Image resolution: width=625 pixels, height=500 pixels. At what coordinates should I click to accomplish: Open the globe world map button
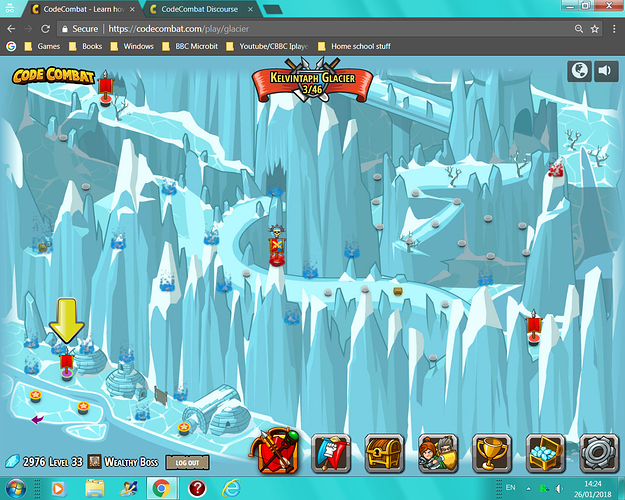coord(579,70)
